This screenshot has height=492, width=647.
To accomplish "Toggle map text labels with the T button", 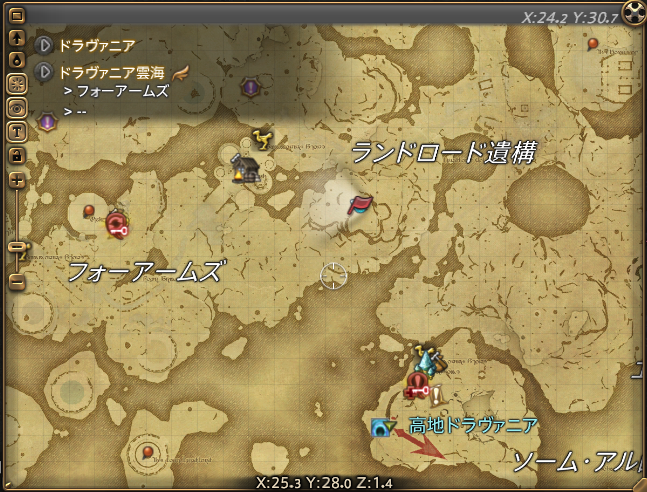I will click(x=16, y=131).
